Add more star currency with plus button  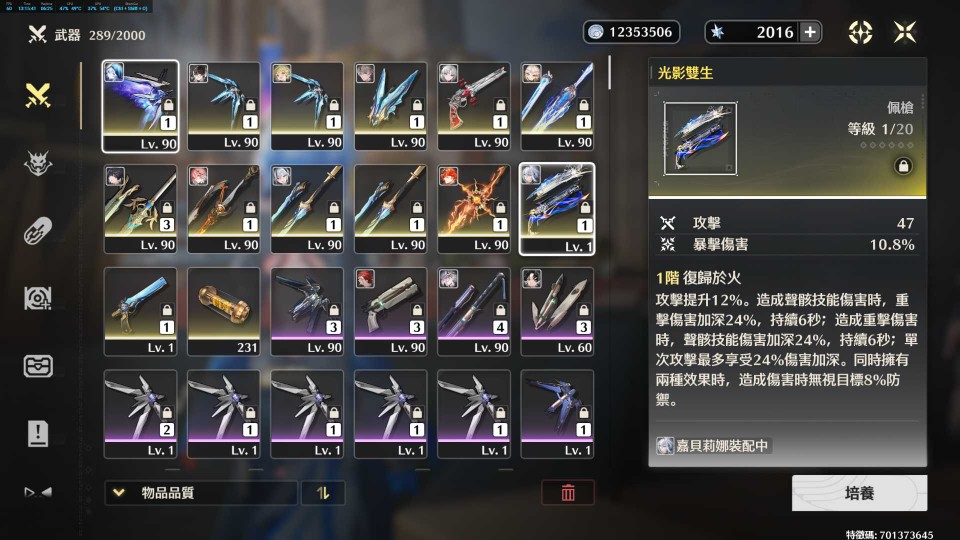click(x=810, y=32)
